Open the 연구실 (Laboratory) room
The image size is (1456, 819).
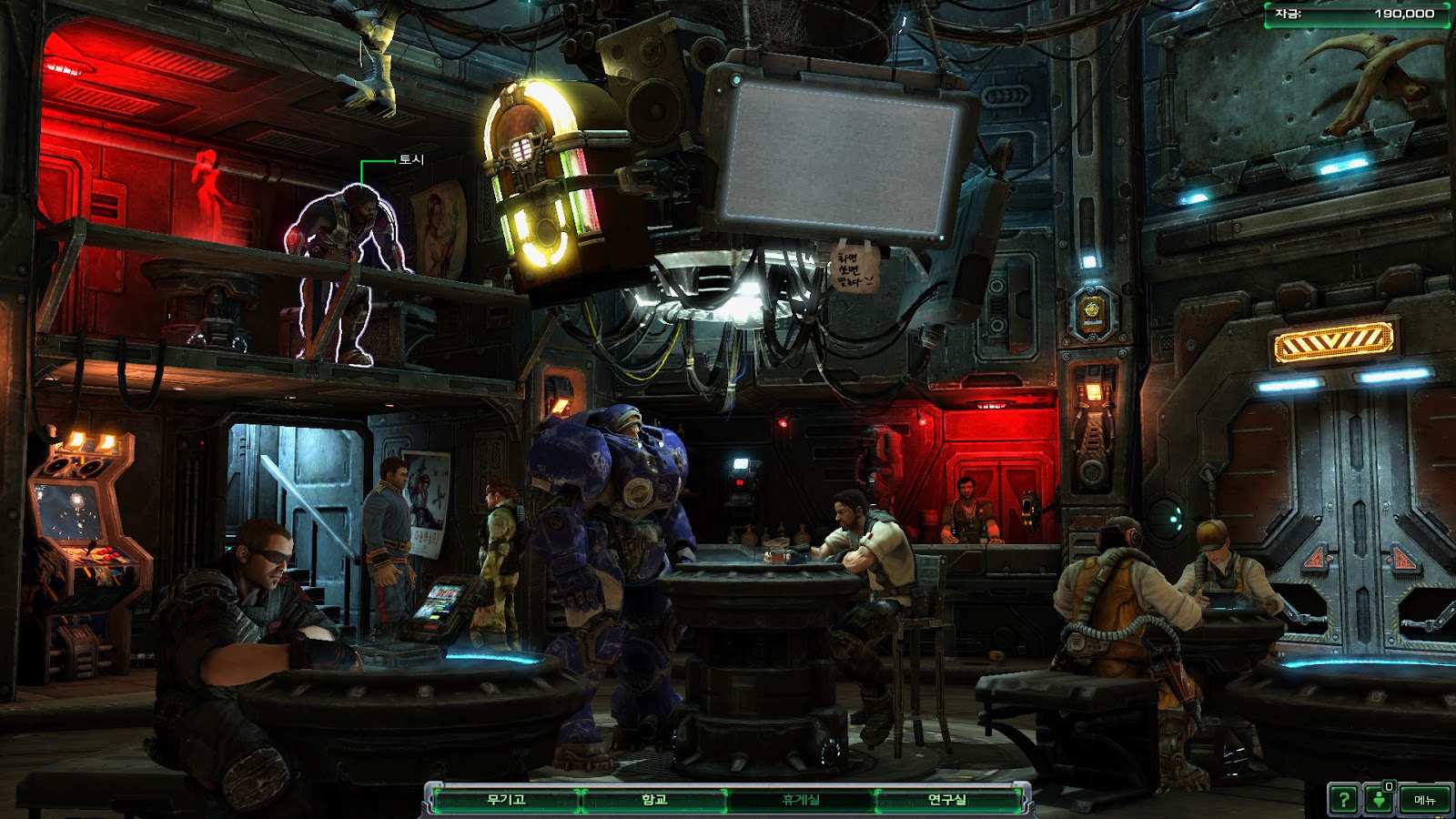947,800
